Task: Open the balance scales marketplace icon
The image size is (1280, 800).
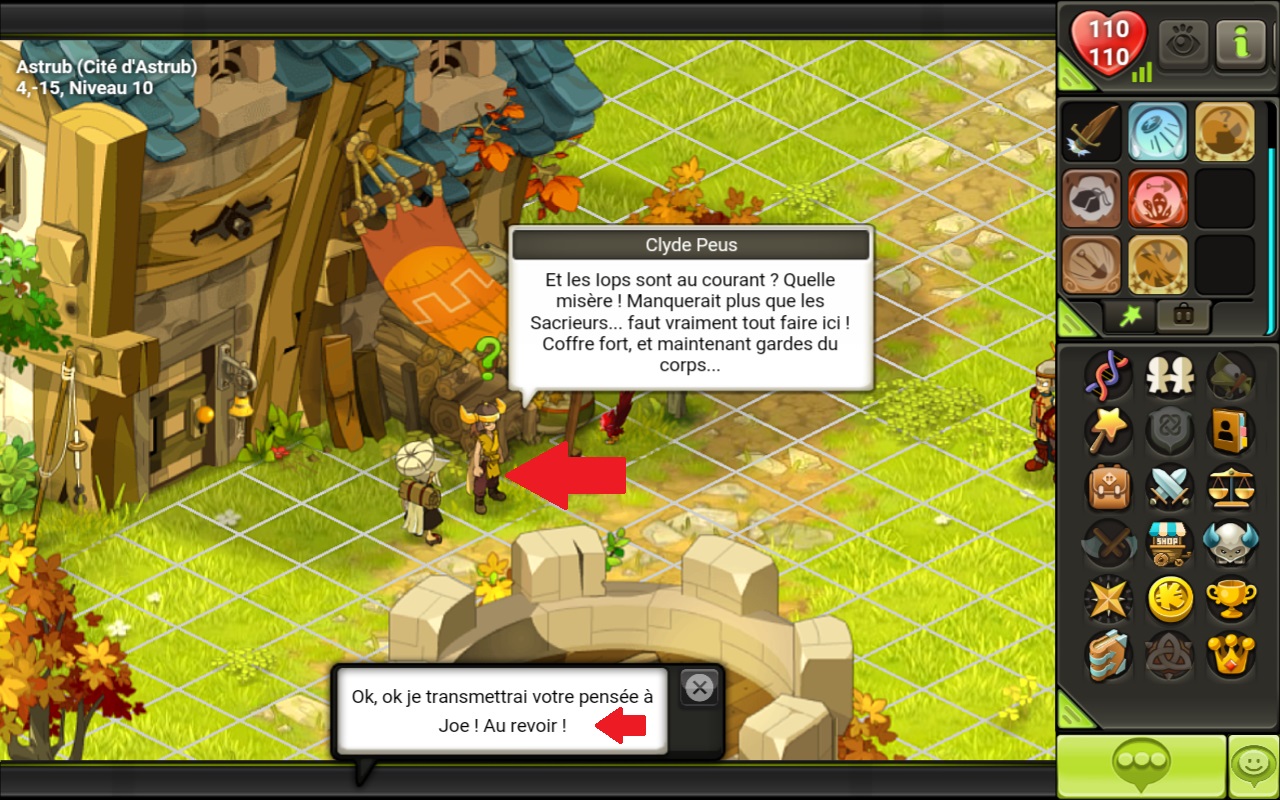Action: pos(1229,487)
